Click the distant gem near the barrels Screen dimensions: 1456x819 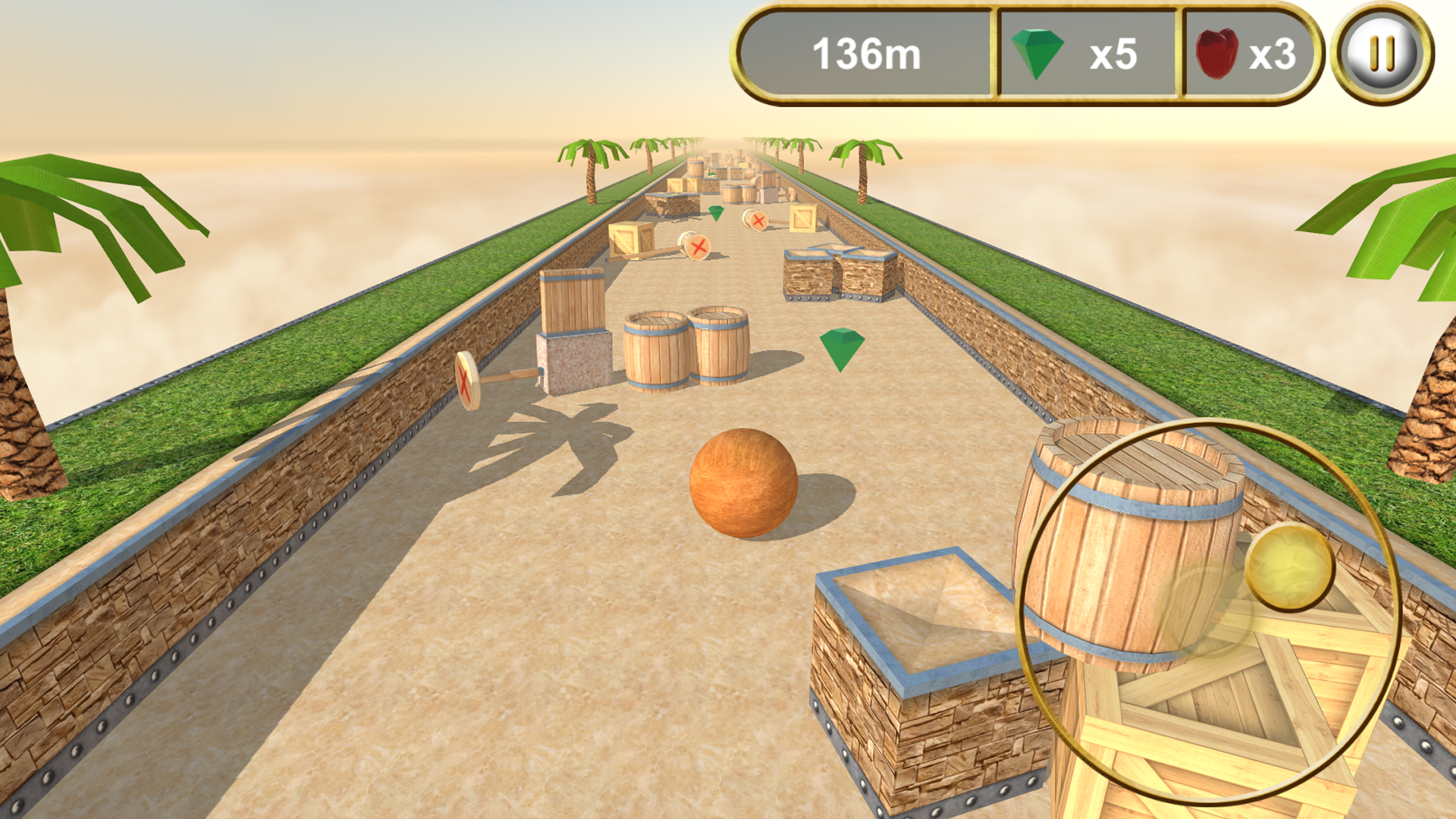pos(716,215)
